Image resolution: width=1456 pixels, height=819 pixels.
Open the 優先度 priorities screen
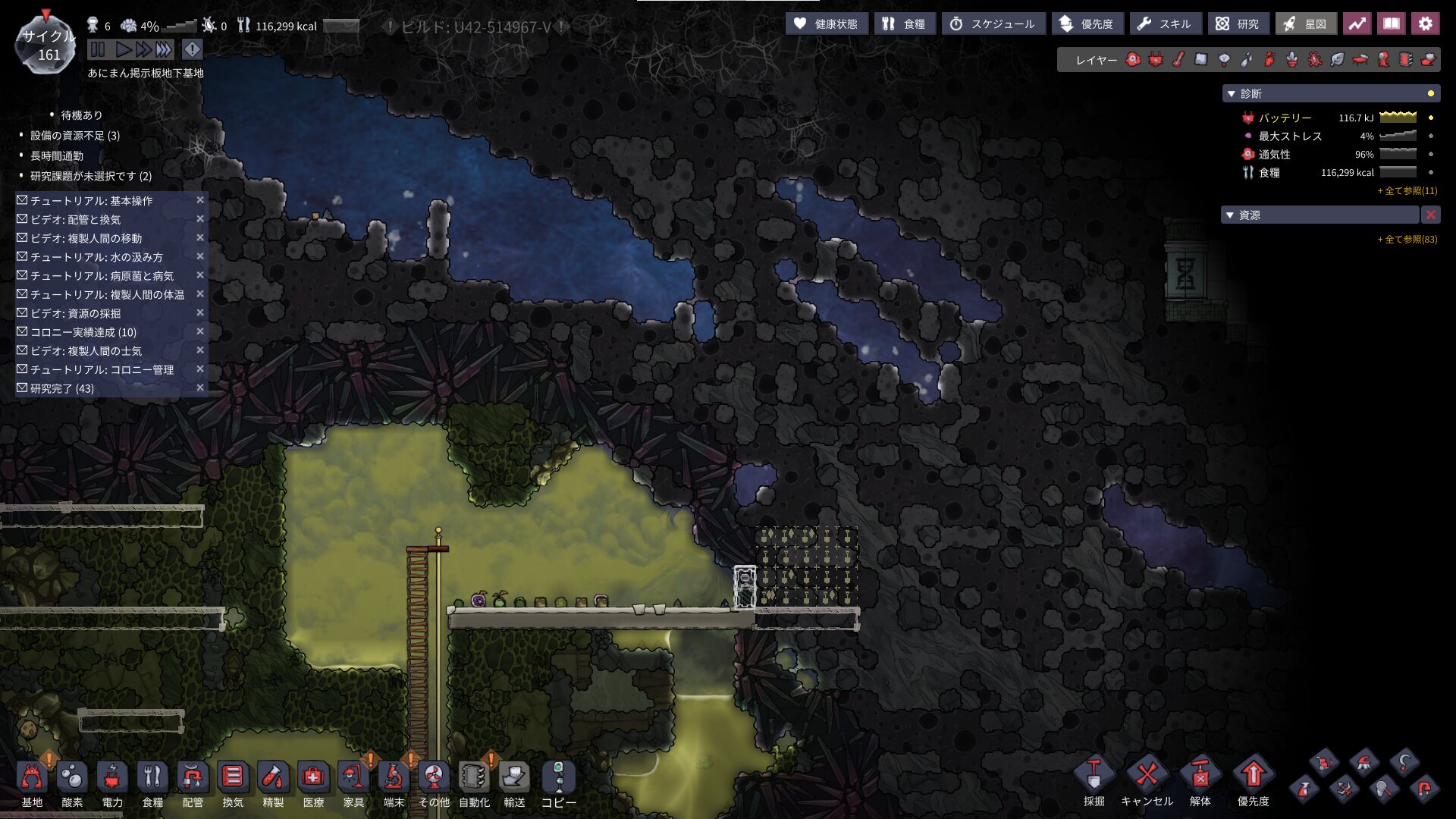(x=1087, y=24)
